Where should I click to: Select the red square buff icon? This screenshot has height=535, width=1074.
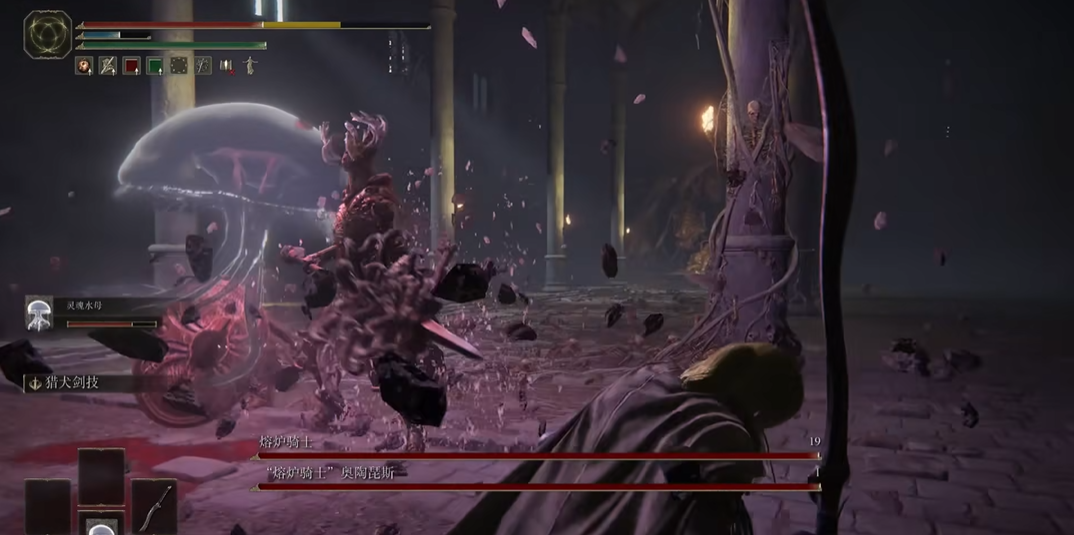click(131, 66)
